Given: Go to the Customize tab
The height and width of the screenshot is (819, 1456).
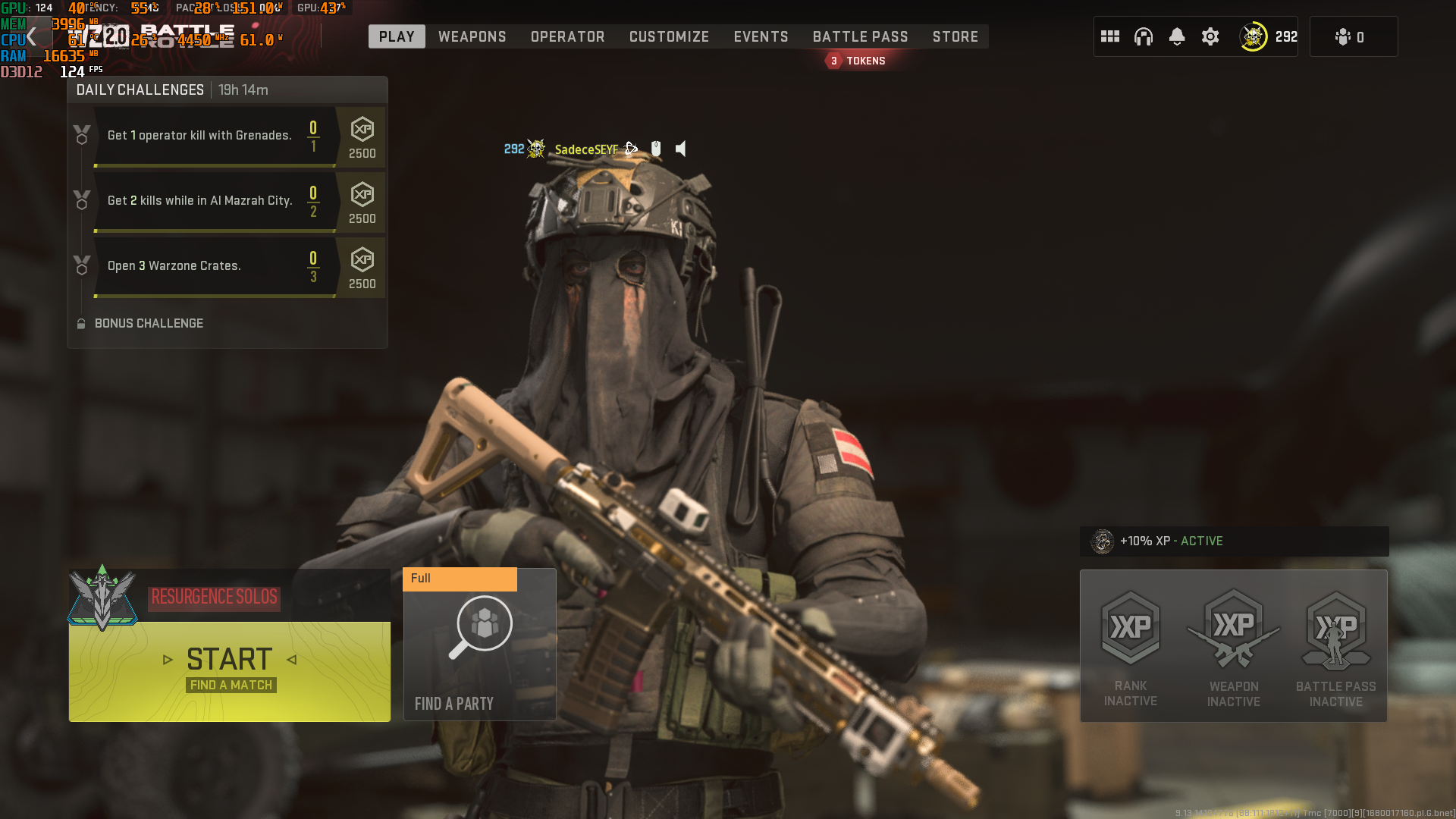Looking at the screenshot, I should (x=669, y=36).
